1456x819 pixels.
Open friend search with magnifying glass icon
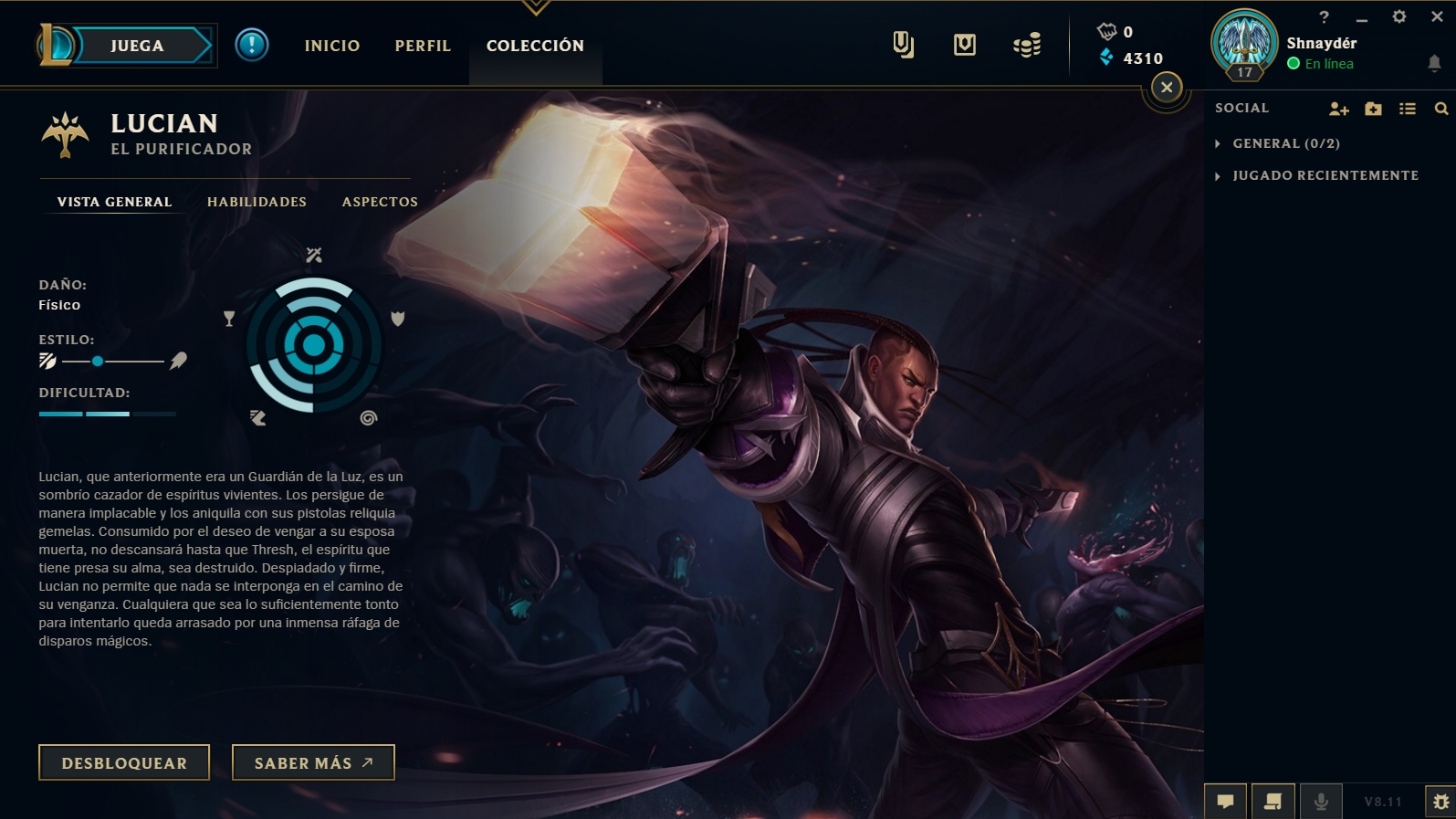coord(1440,108)
